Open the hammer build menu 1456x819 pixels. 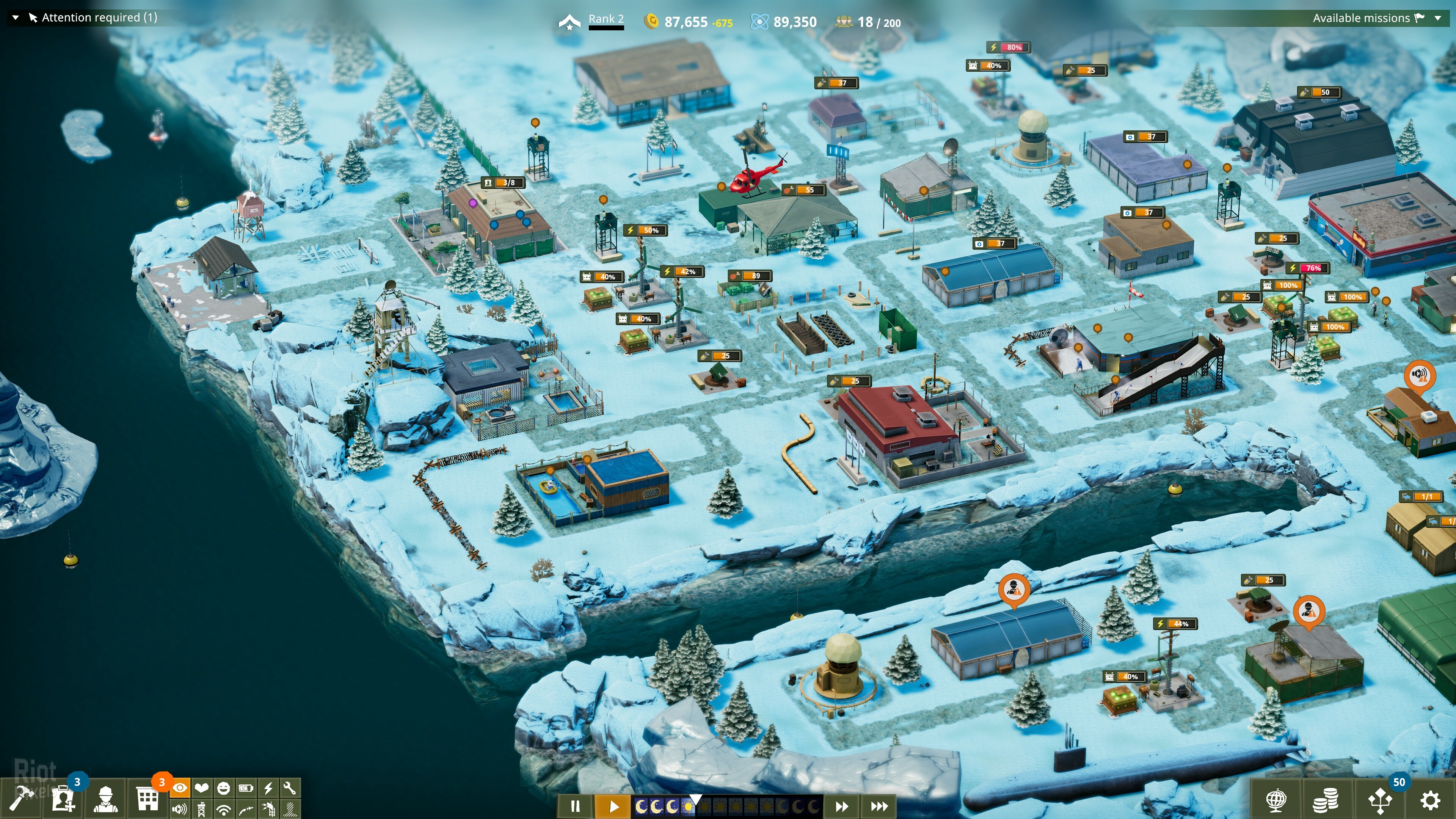tap(20, 799)
